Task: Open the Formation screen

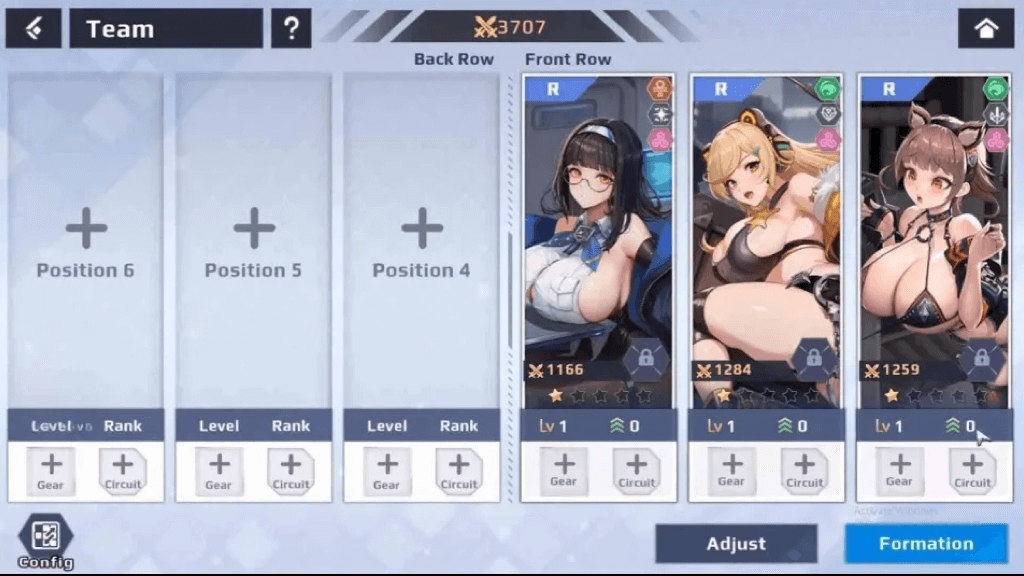Action: [x=926, y=544]
